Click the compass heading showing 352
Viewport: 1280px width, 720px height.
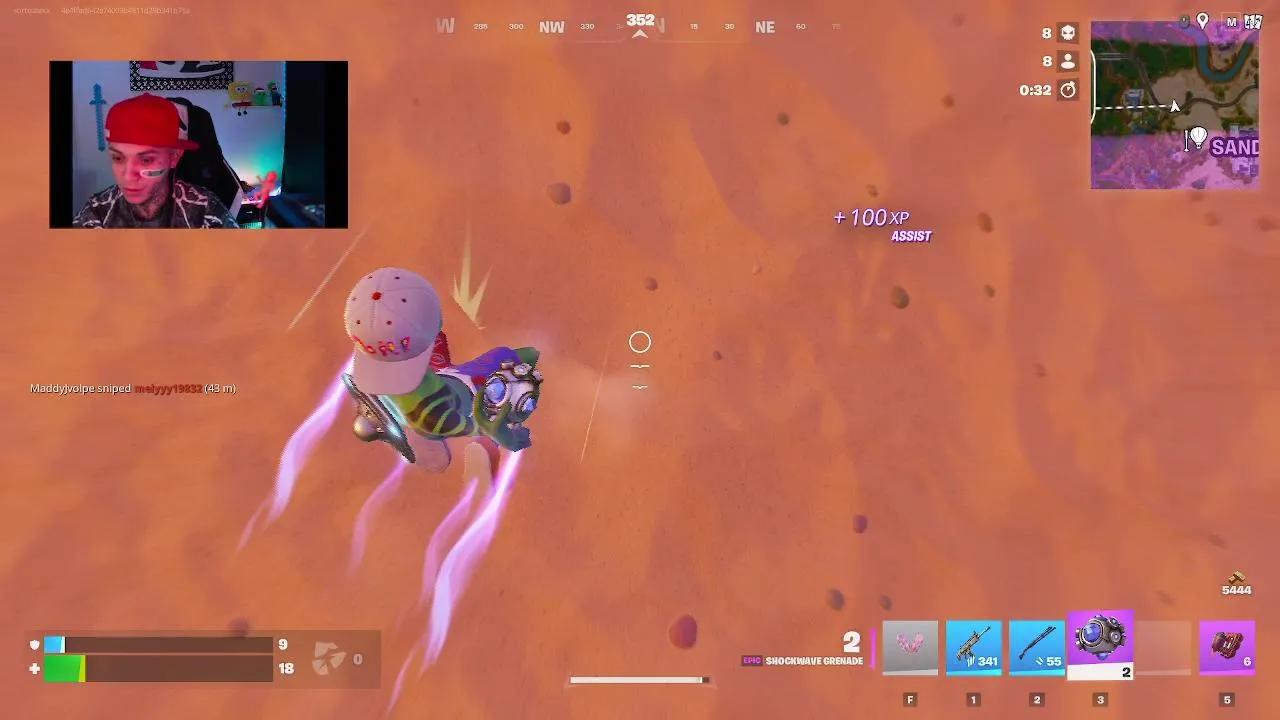coord(640,18)
